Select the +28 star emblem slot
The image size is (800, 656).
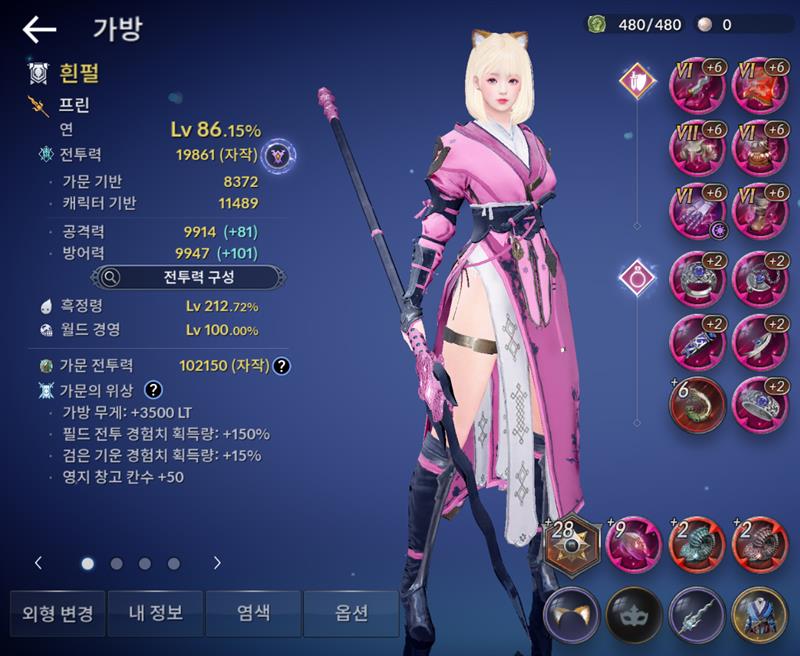pyautogui.click(x=572, y=544)
